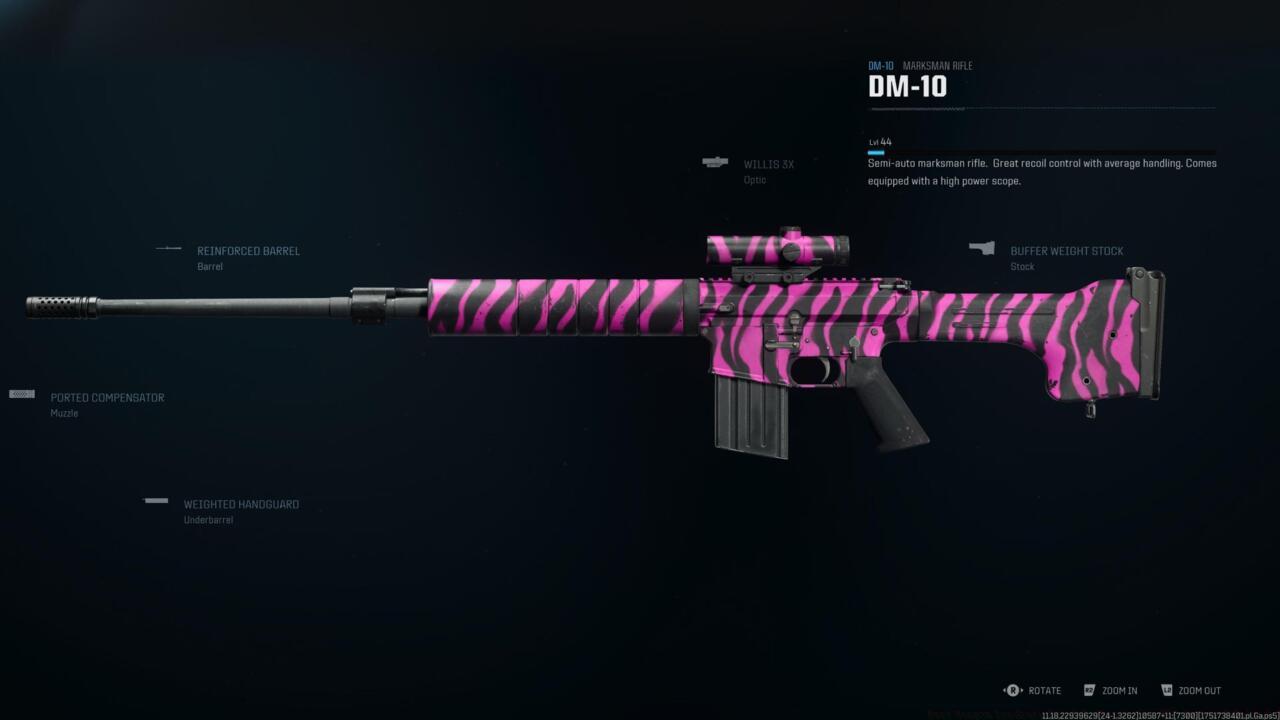Click the Marksman Rifle category label
1280x720 pixels.
click(x=937, y=65)
